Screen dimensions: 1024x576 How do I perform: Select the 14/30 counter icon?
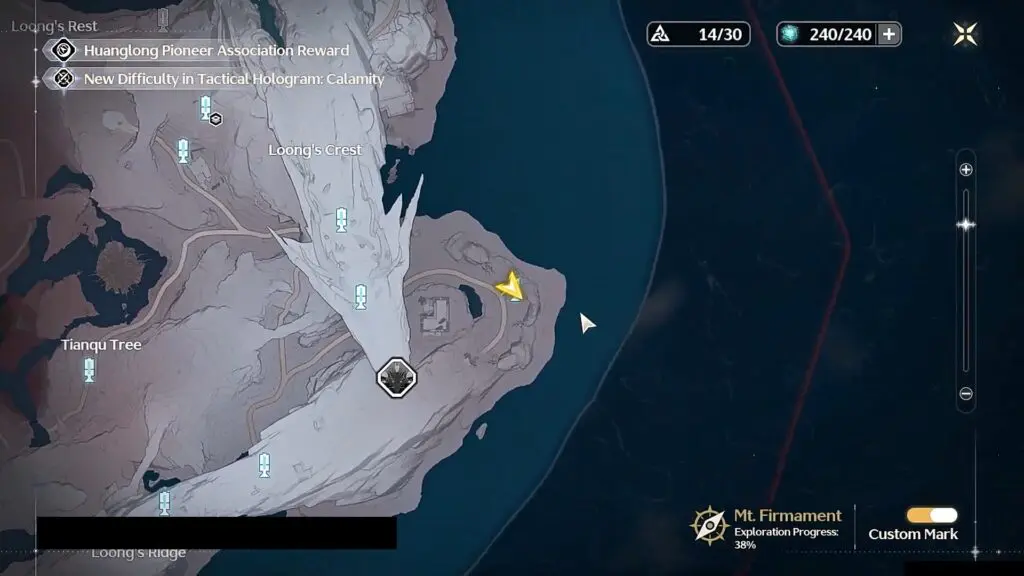[x=660, y=34]
